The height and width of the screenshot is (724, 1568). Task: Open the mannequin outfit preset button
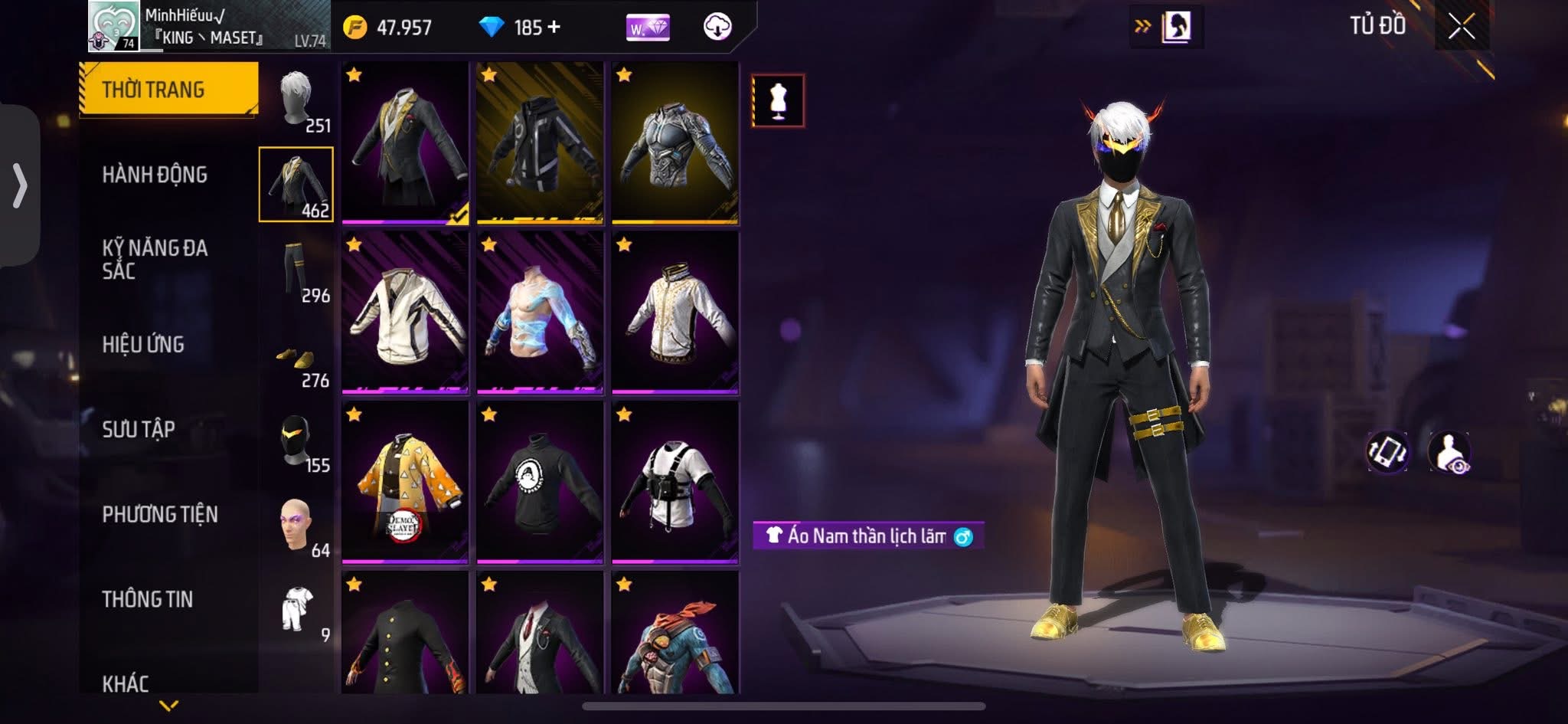coord(778,100)
